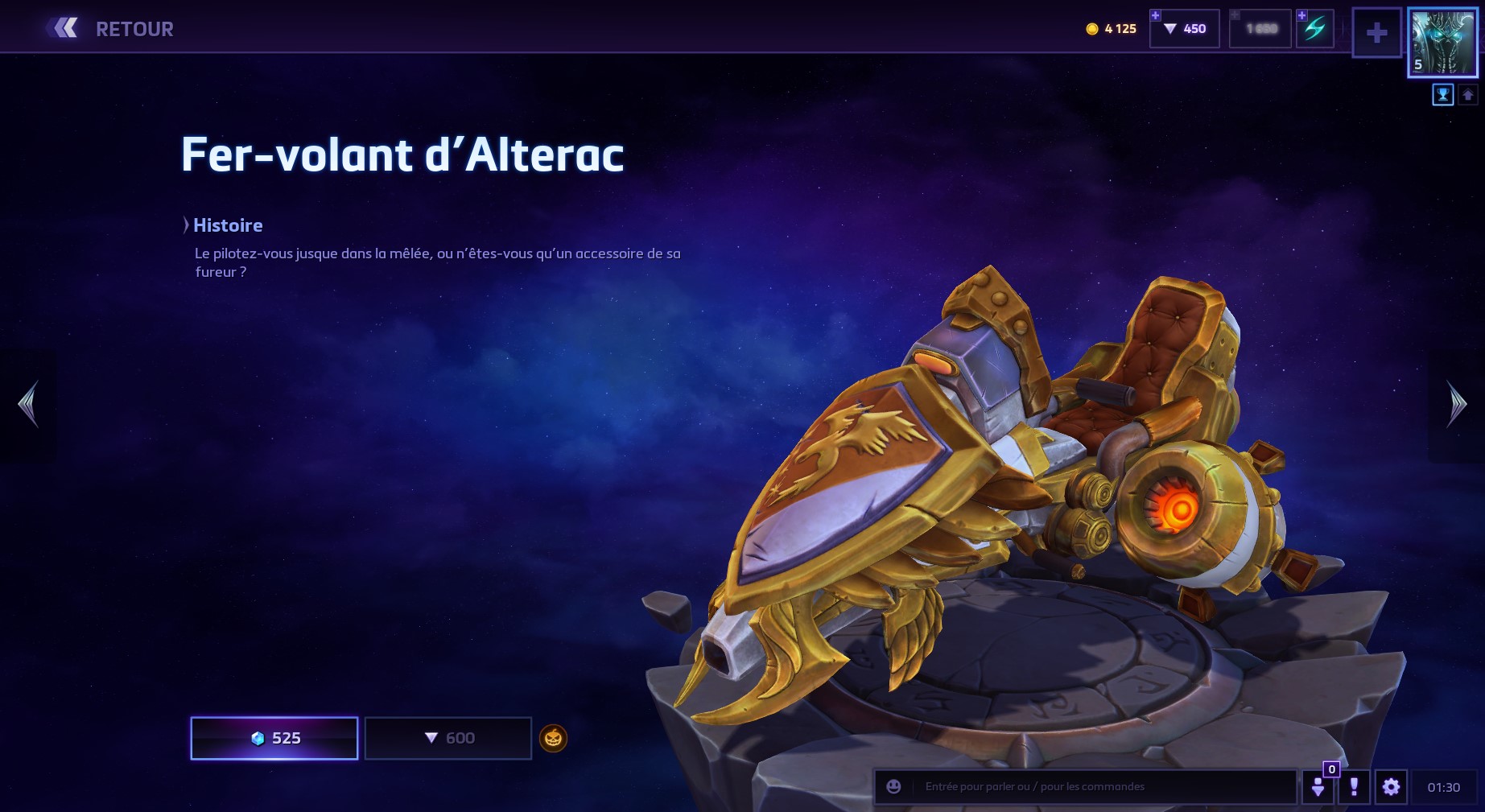
Task: Open the exclamation mark notifications
Action: pyautogui.click(x=1354, y=787)
